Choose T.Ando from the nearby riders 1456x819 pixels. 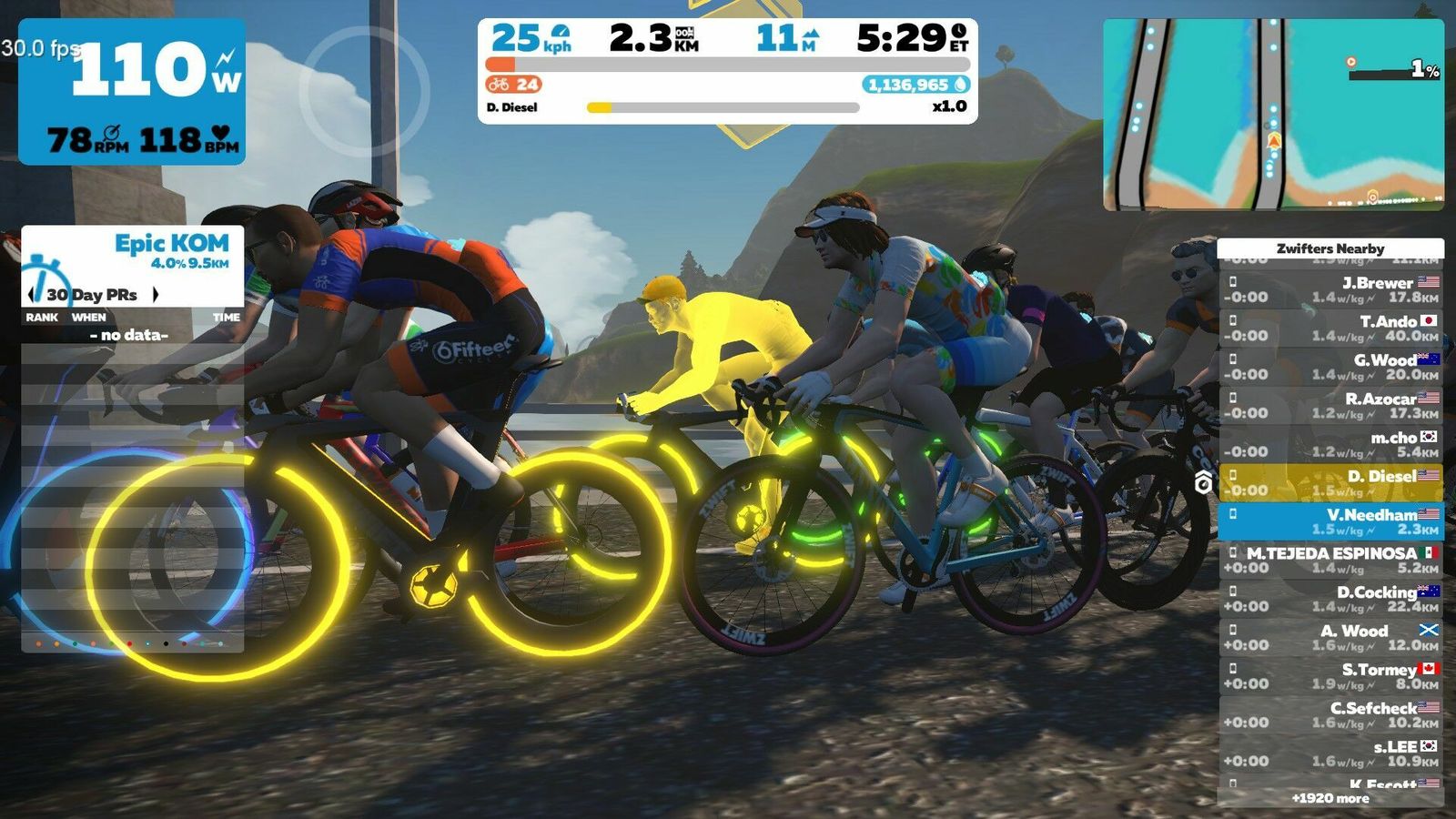1330,329
